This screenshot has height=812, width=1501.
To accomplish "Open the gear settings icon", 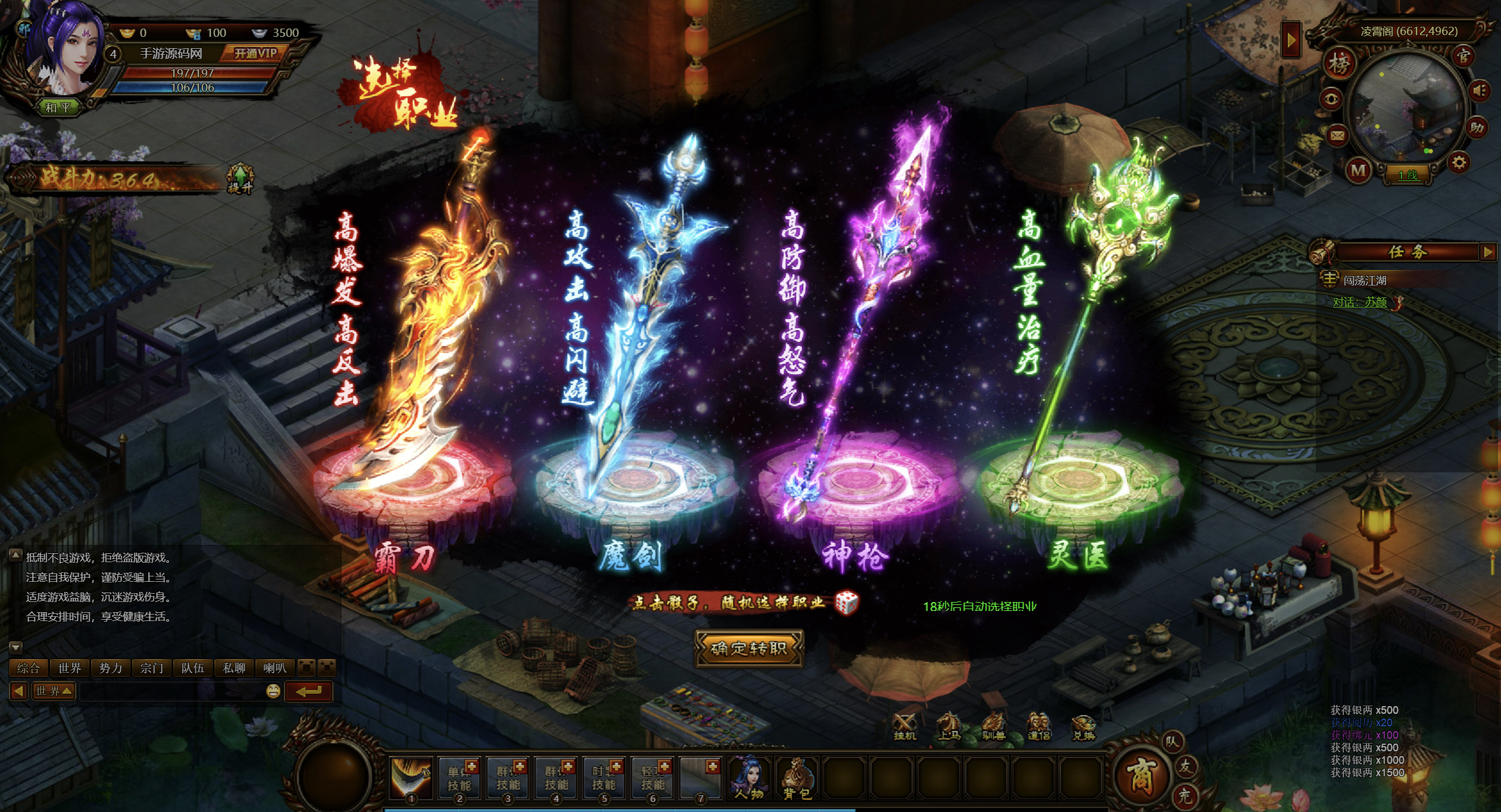I will pos(1459,162).
